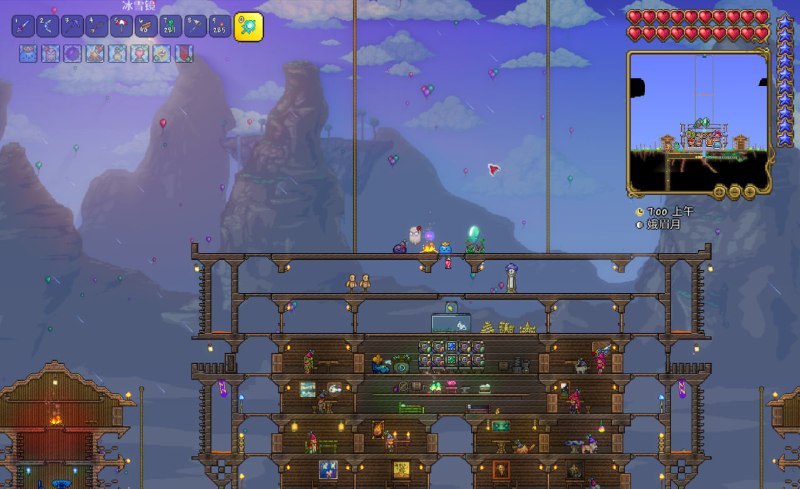Reset the minimap zoom with the left button
This screenshot has height=489, width=800.
pyautogui.click(x=717, y=191)
